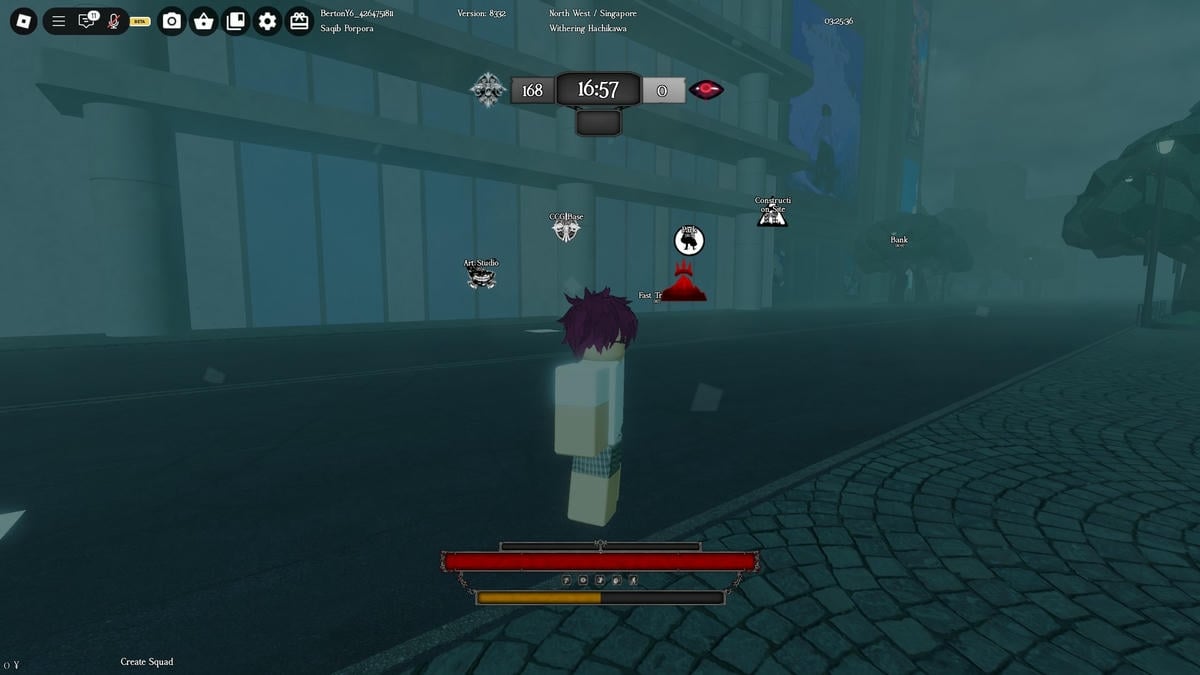Open the shopping basket store
The image size is (1200, 675).
pyautogui.click(x=204, y=21)
